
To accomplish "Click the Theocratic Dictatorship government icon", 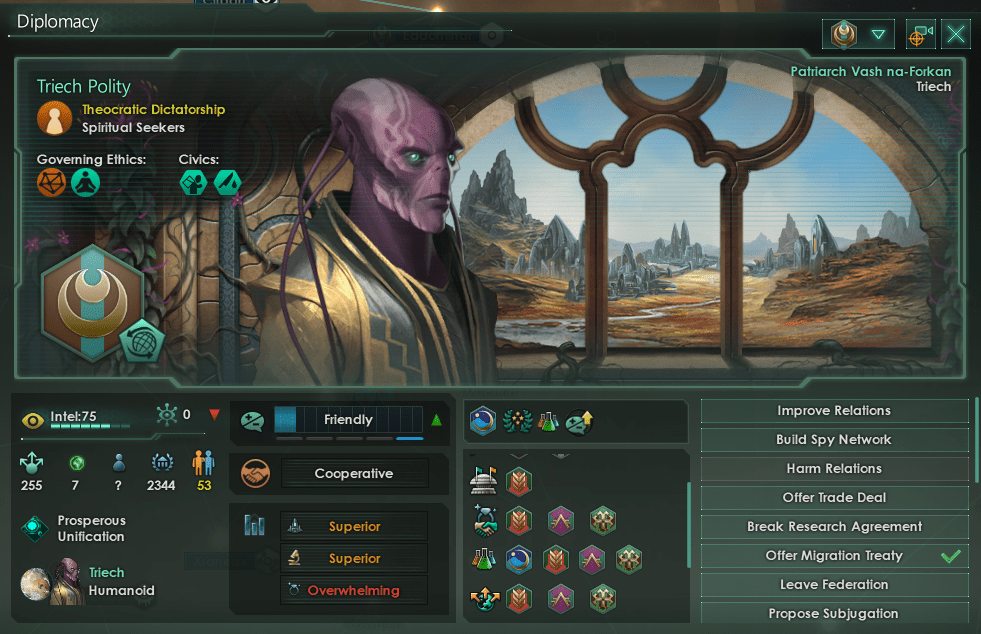I will (x=54, y=118).
